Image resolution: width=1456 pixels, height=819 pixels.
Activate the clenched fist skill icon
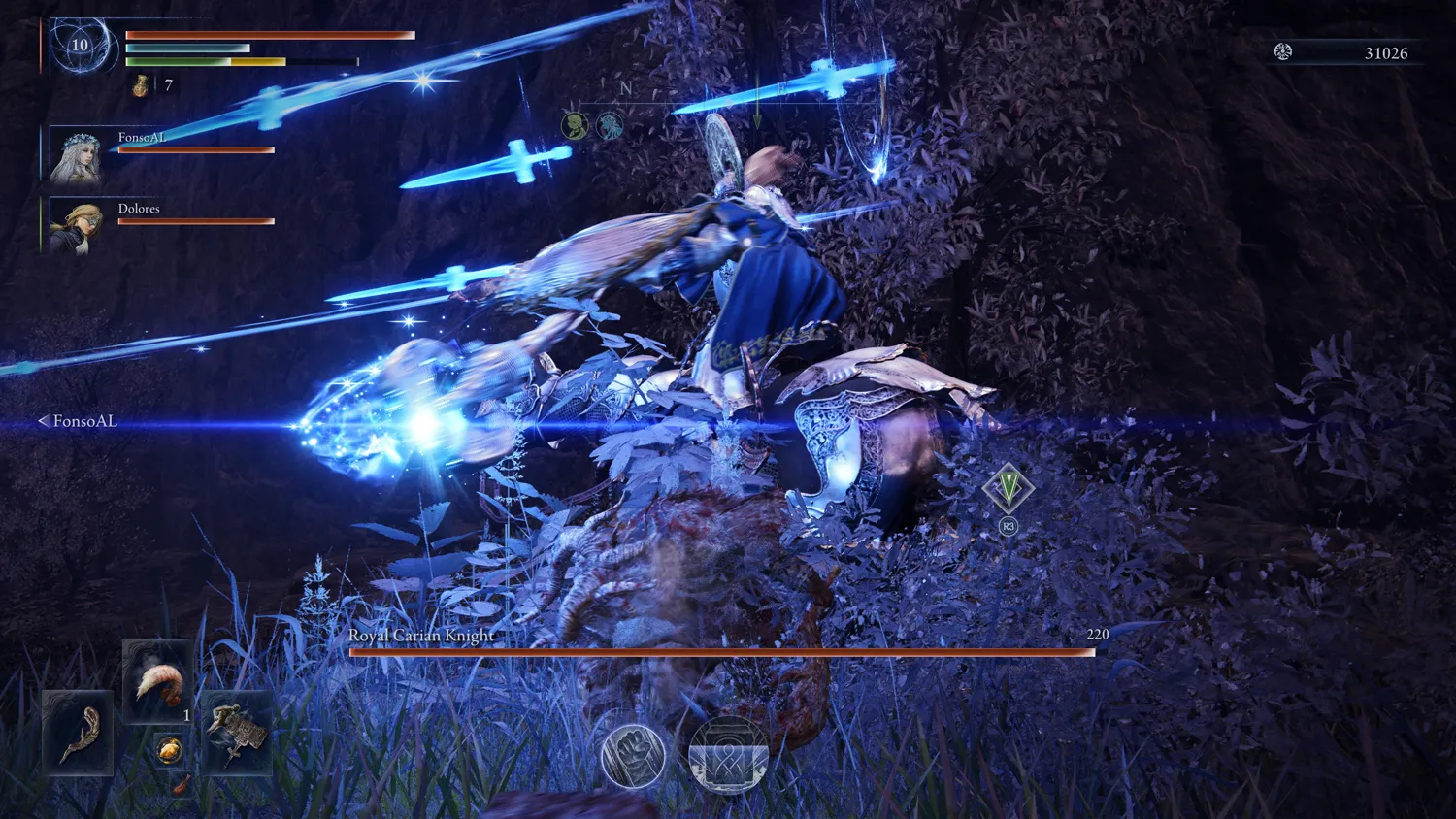point(633,754)
